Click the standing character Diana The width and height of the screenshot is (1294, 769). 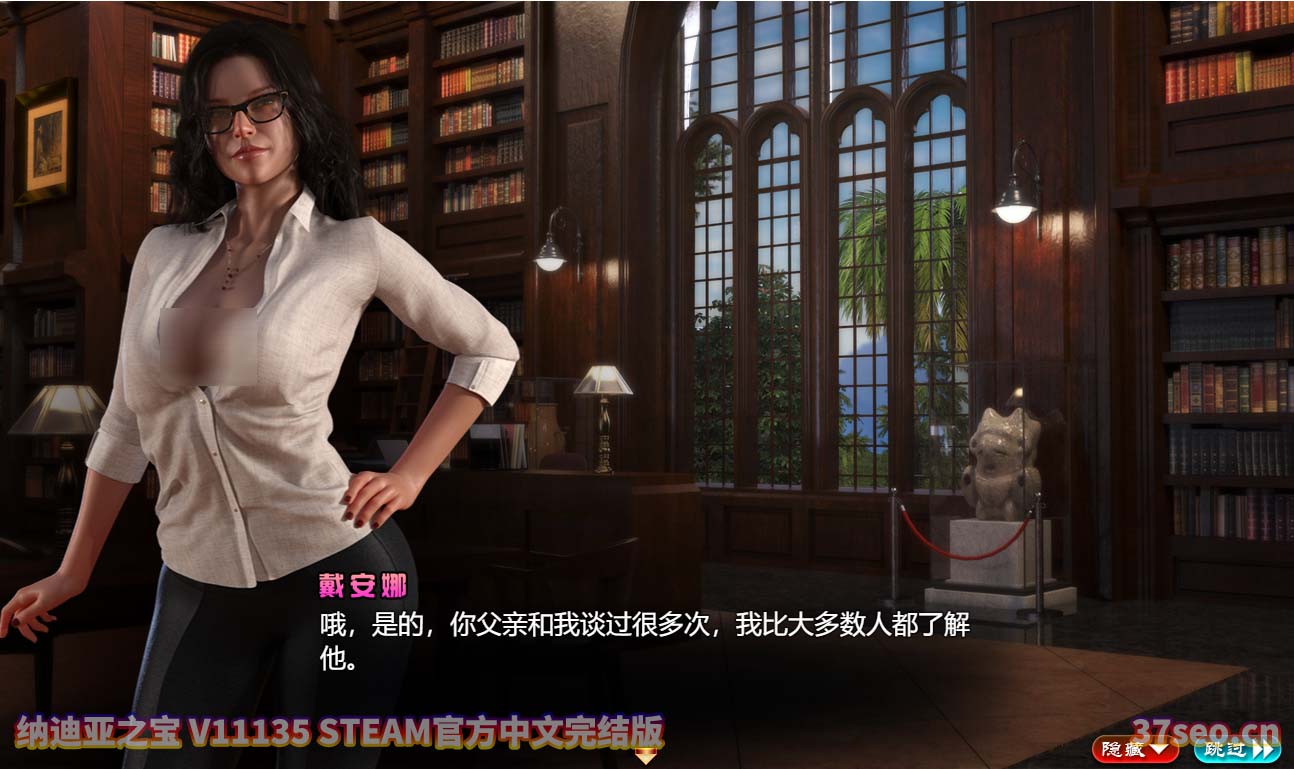click(x=230, y=350)
